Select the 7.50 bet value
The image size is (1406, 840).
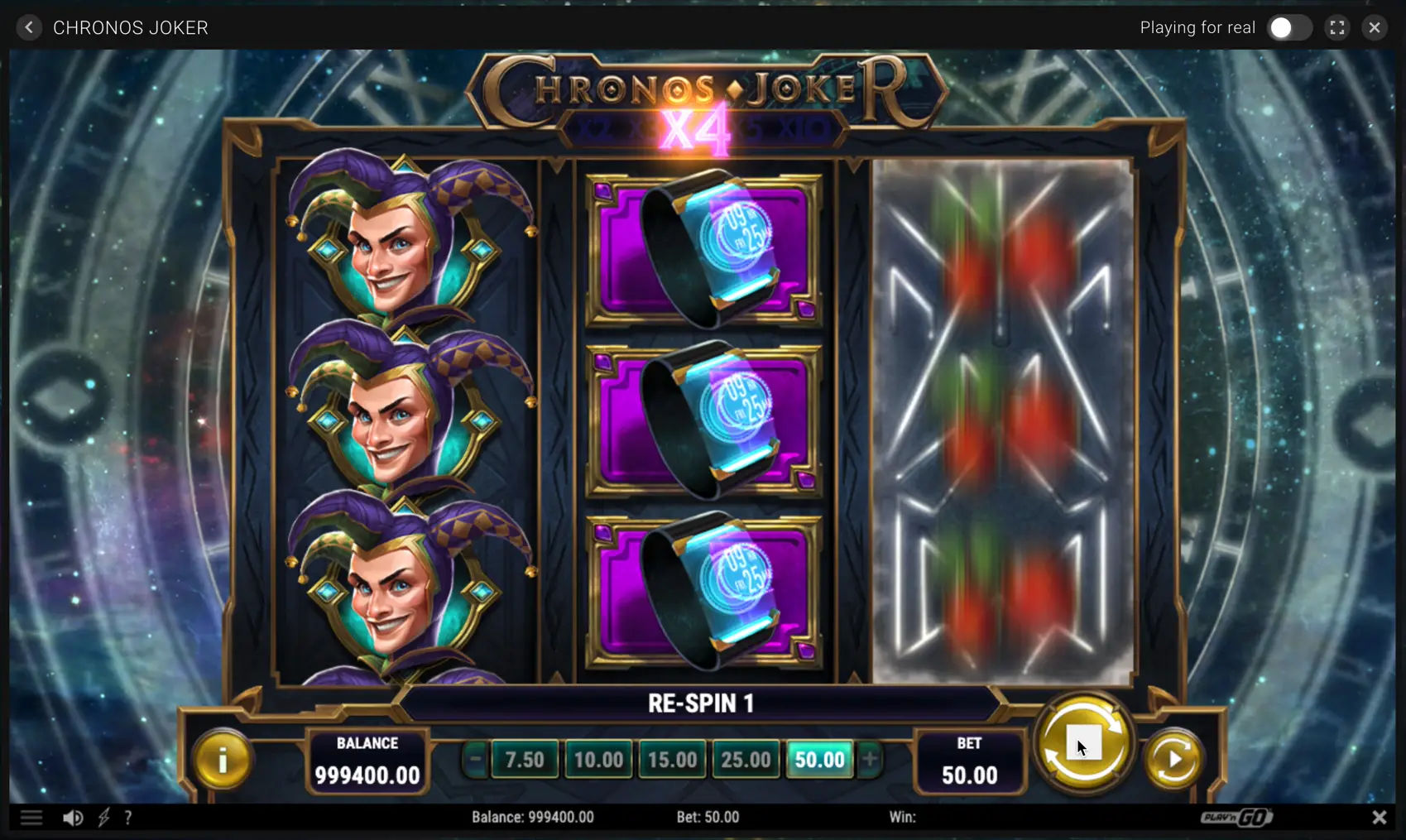point(525,759)
